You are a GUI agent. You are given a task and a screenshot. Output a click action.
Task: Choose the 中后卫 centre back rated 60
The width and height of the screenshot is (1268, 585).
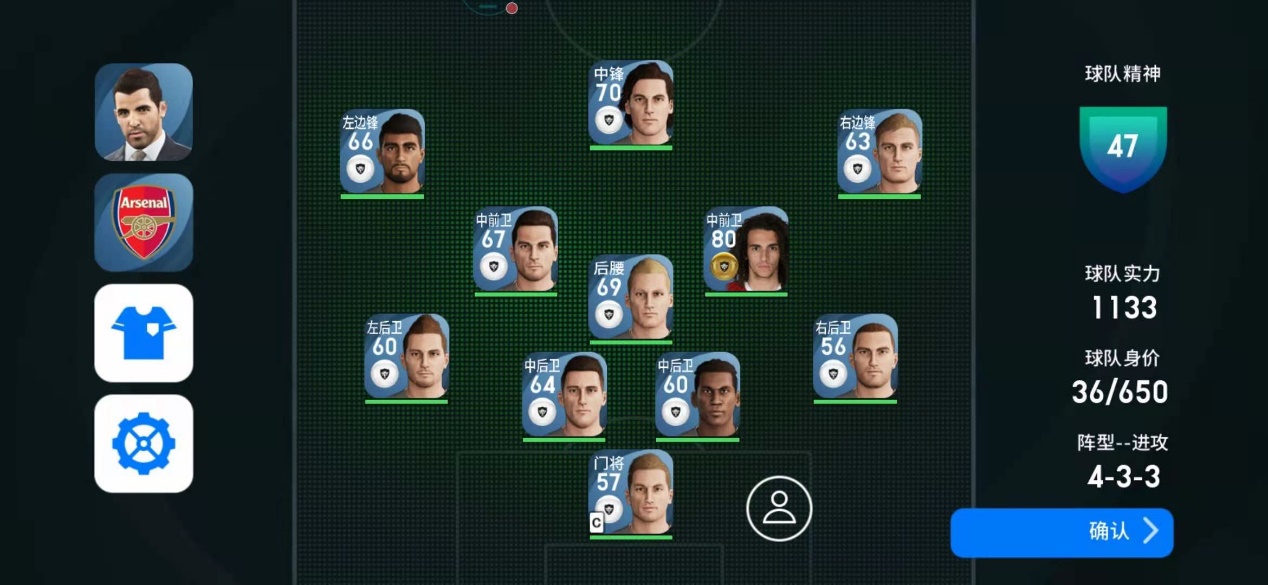697,395
